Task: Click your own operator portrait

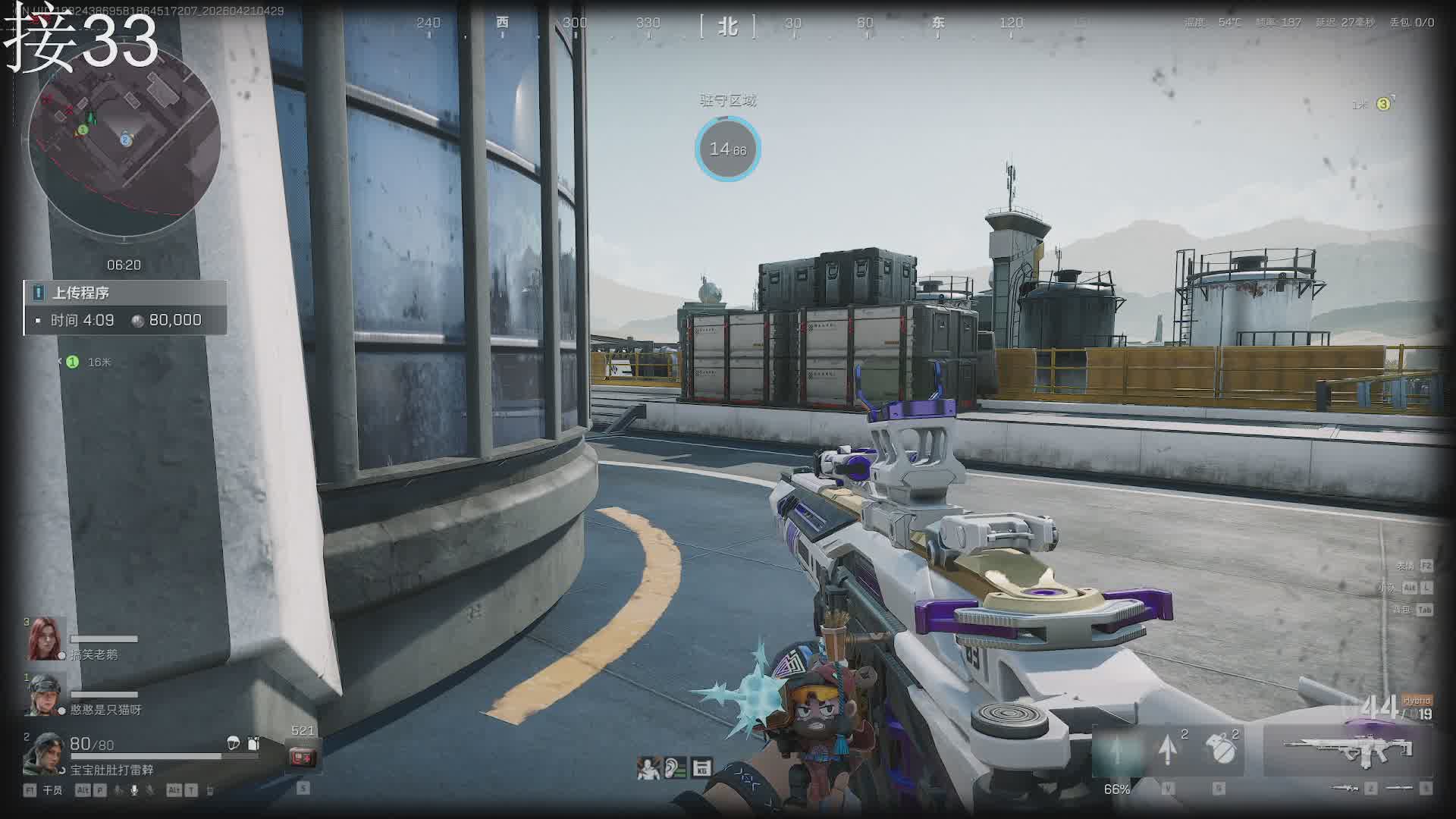Action: tap(43, 753)
